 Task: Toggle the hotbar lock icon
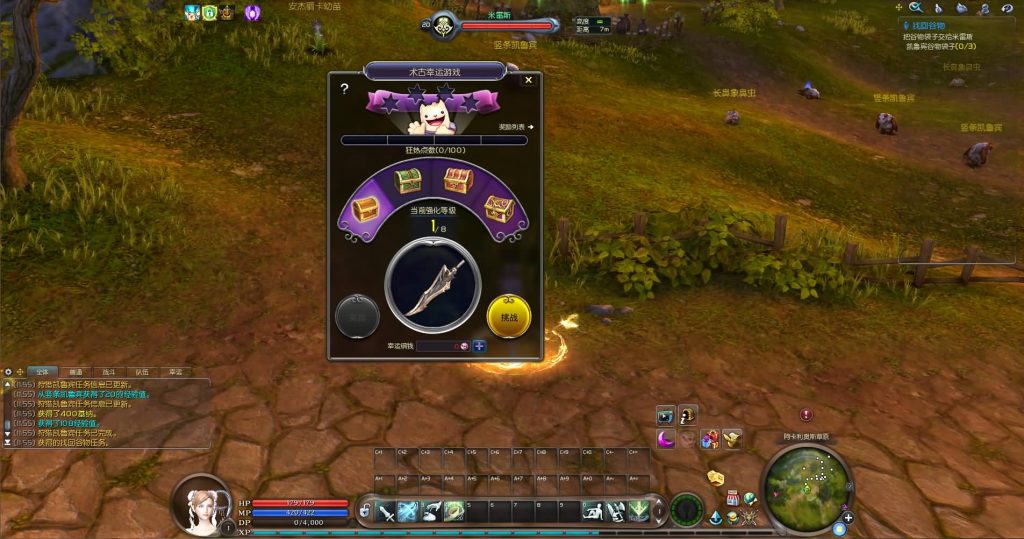pos(366,512)
